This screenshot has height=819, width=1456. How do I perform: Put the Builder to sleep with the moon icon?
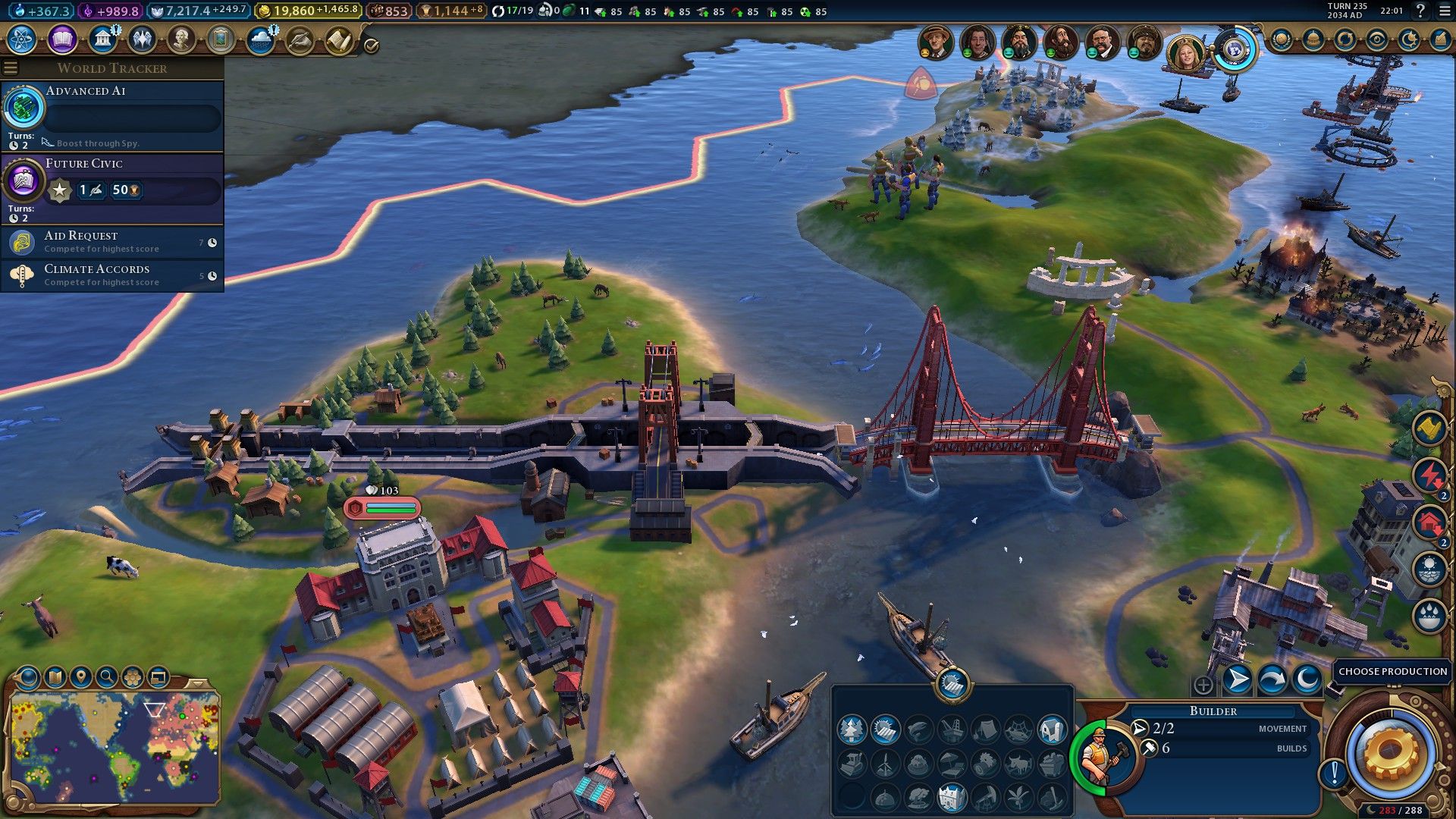[1307, 679]
